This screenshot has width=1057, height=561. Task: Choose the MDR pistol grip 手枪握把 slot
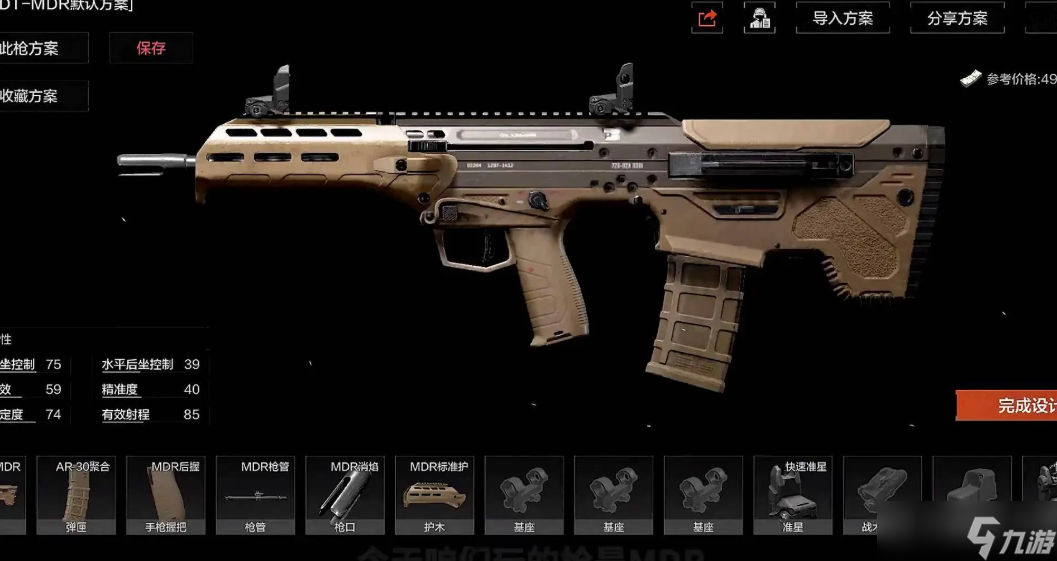166,495
